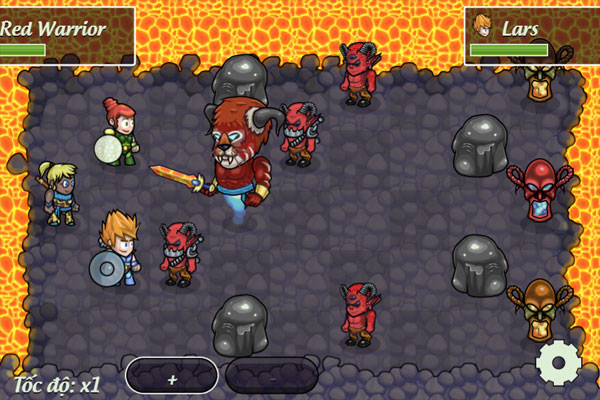Open settings with the gear icon
Image resolution: width=600 pixels, height=400 pixels.
click(x=558, y=363)
